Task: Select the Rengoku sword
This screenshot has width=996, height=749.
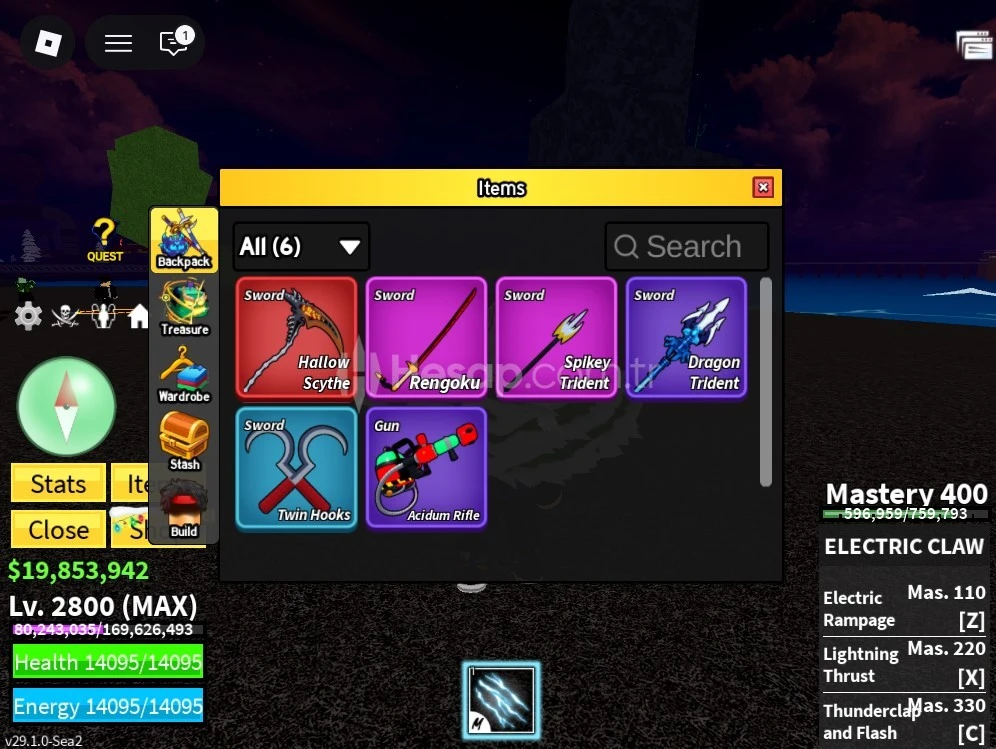Action: coord(427,338)
